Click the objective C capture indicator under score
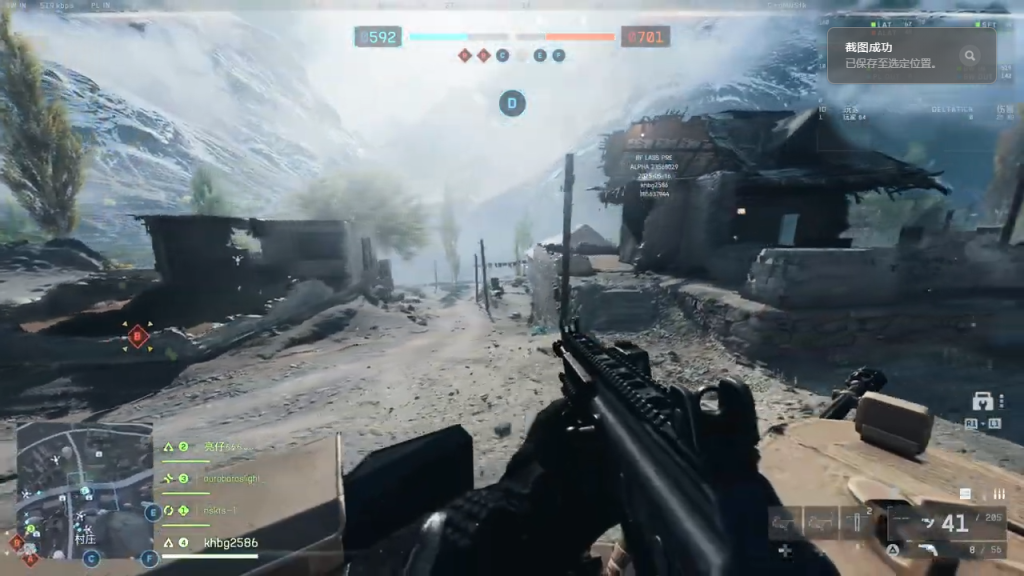 pyautogui.click(x=502, y=56)
